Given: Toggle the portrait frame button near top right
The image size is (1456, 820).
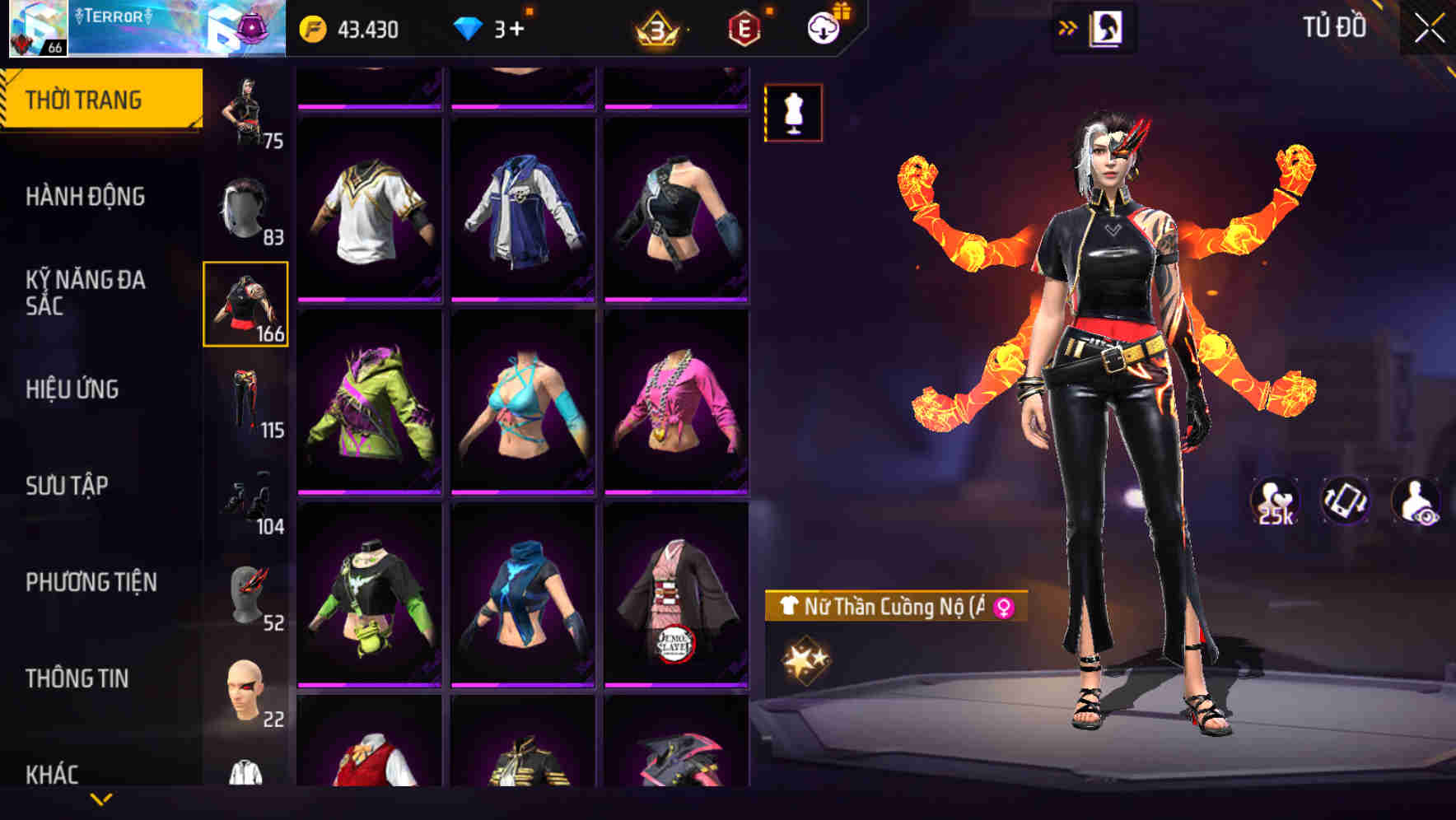Looking at the screenshot, I should coord(1106,27).
